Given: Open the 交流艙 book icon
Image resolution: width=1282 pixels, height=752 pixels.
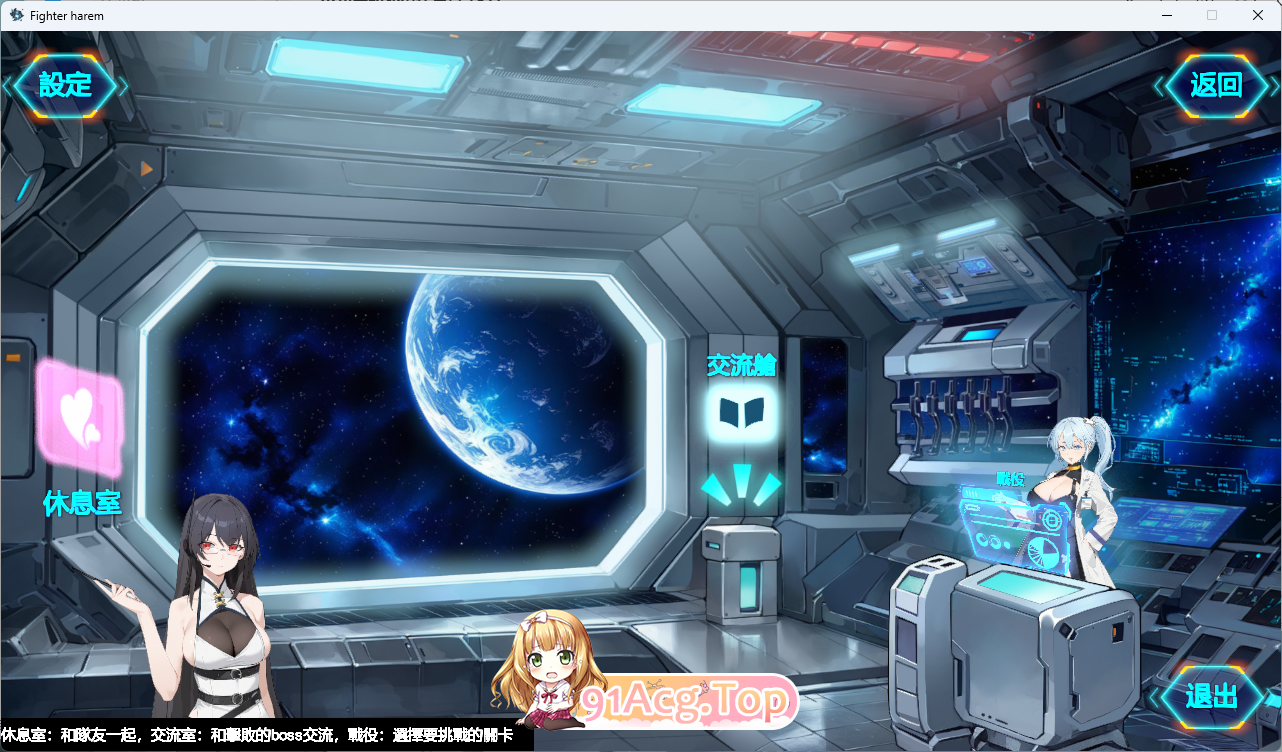Looking at the screenshot, I should pyautogui.click(x=742, y=413).
